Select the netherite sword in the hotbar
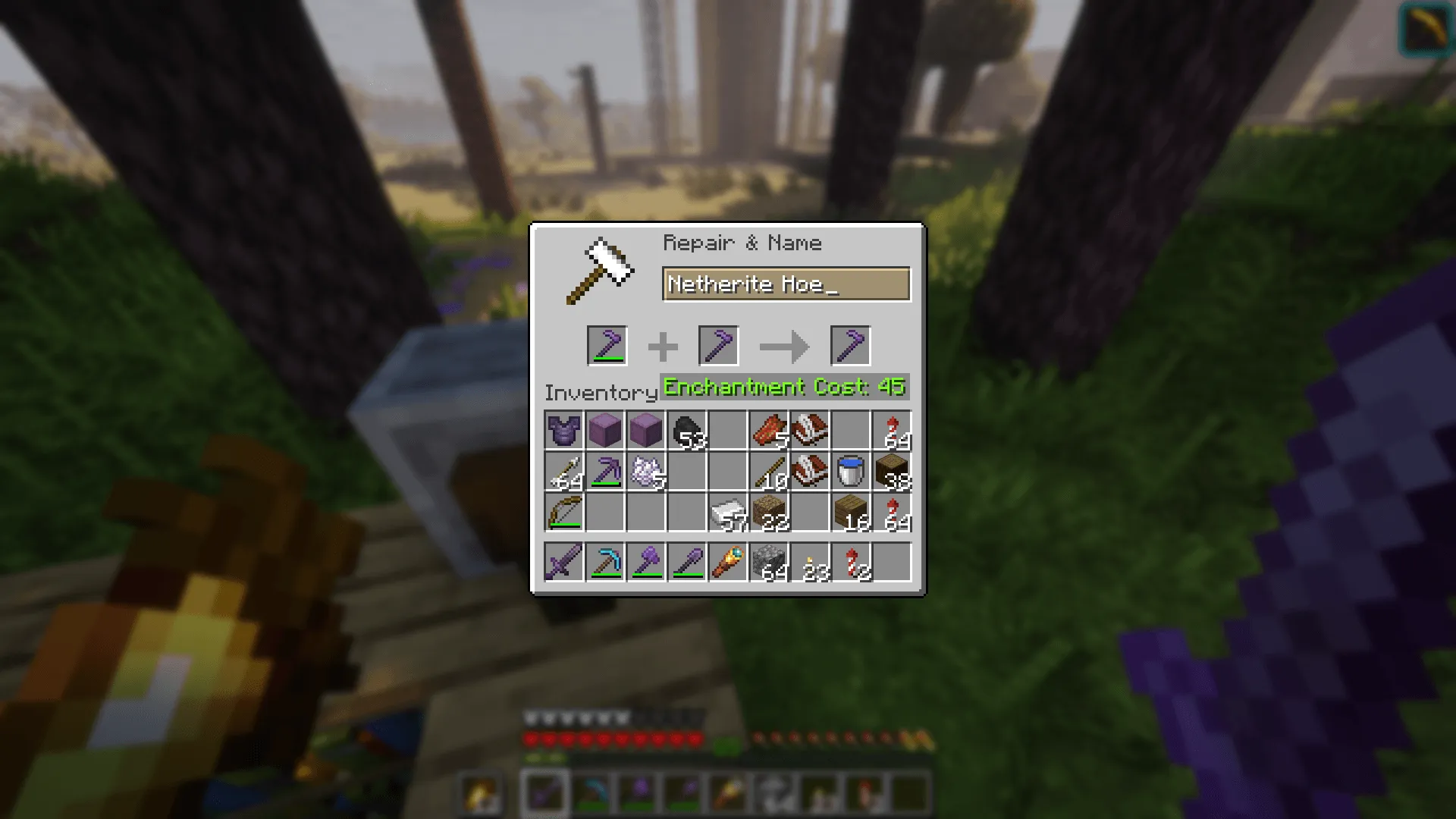Screen dimensions: 1456x819 coord(564,561)
